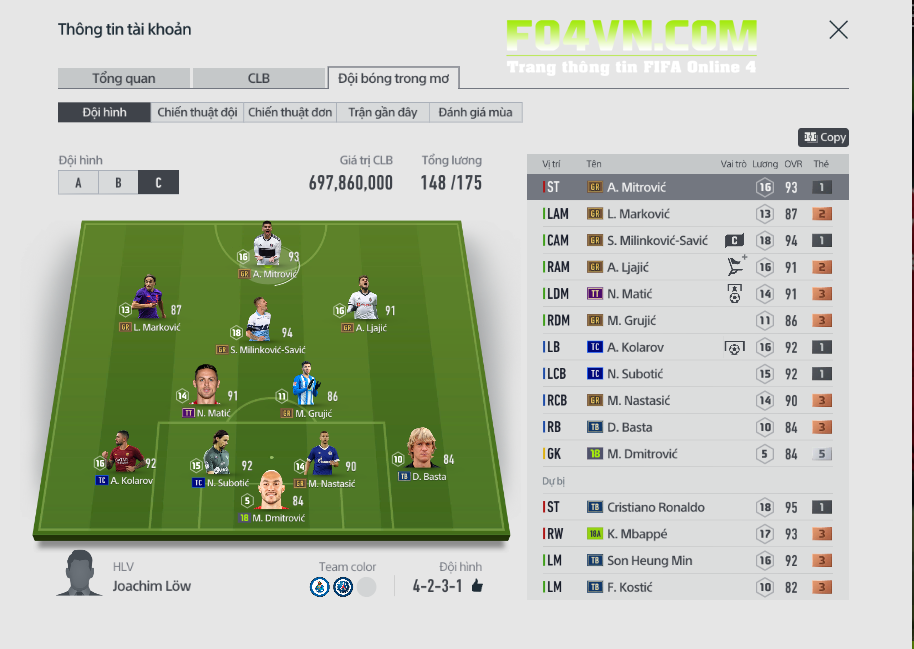Open the Chiến thuật đơn sub-tab
914x649 pixels.
coord(290,113)
